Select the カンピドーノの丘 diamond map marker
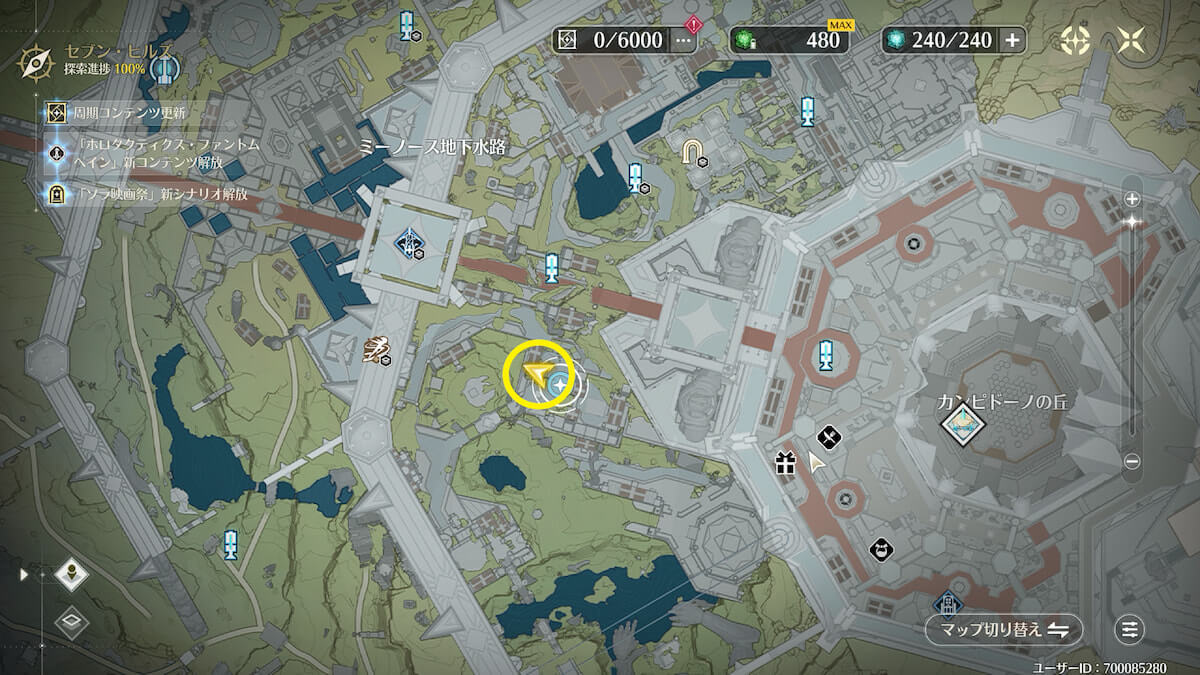The height and width of the screenshot is (675, 1200). [963, 425]
